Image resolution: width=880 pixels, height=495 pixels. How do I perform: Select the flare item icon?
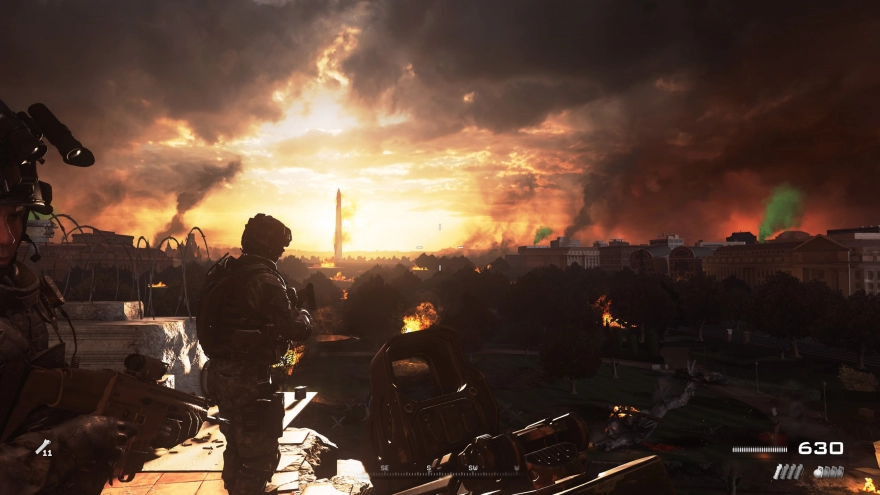click(43, 447)
